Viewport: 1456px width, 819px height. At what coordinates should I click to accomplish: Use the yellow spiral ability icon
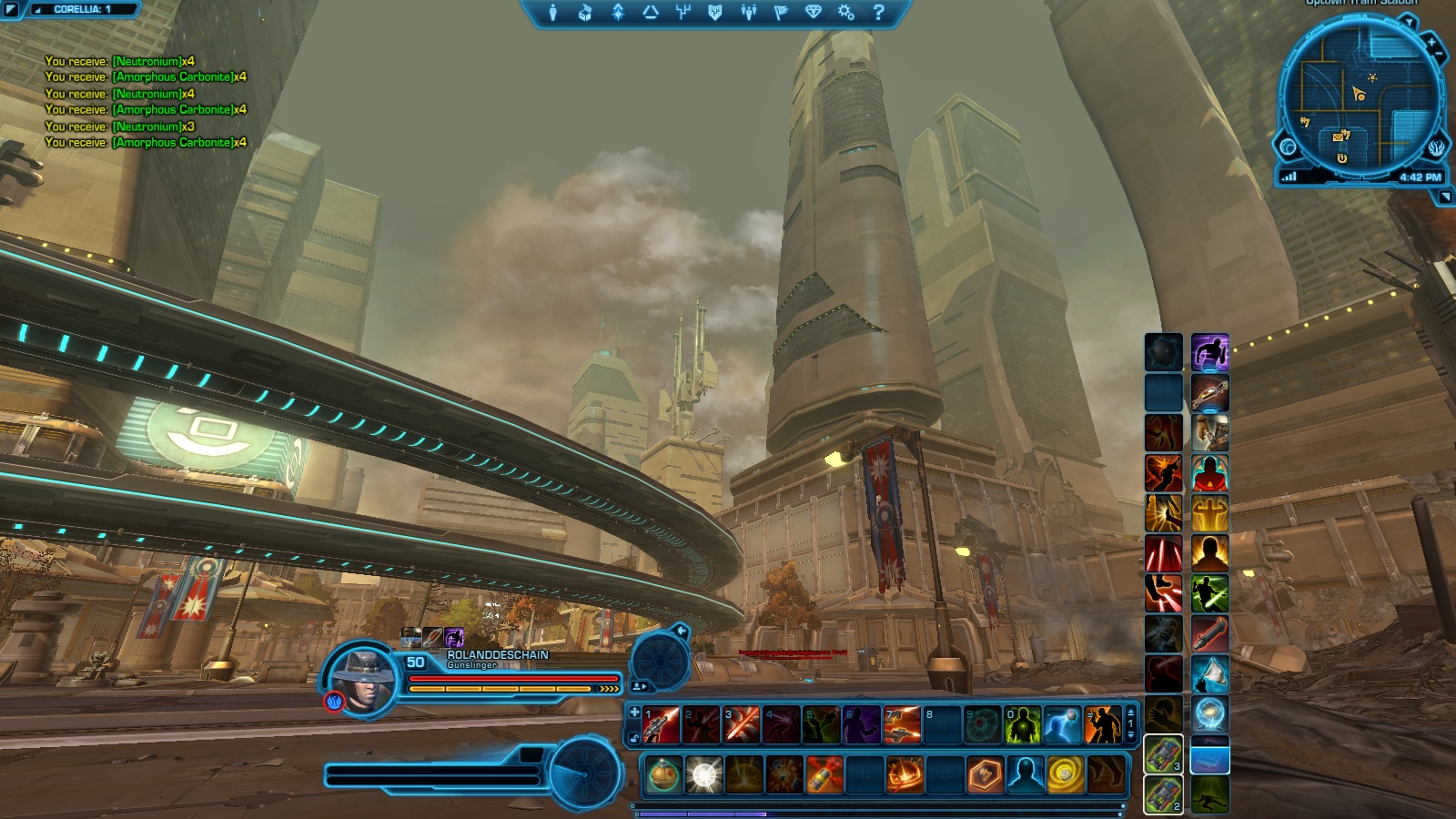[x=1064, y=775]
